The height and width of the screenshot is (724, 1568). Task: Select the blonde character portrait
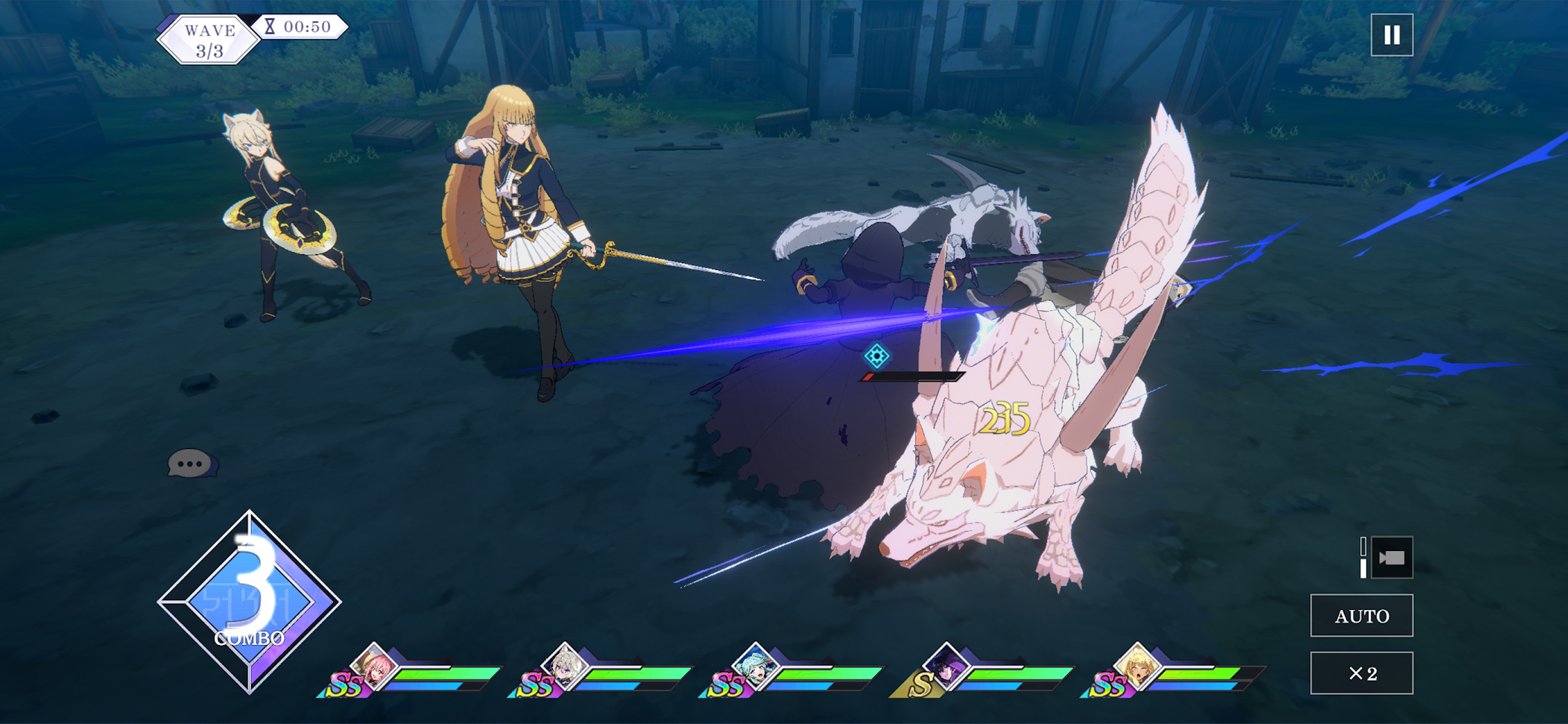click(x=1137, y=666)
